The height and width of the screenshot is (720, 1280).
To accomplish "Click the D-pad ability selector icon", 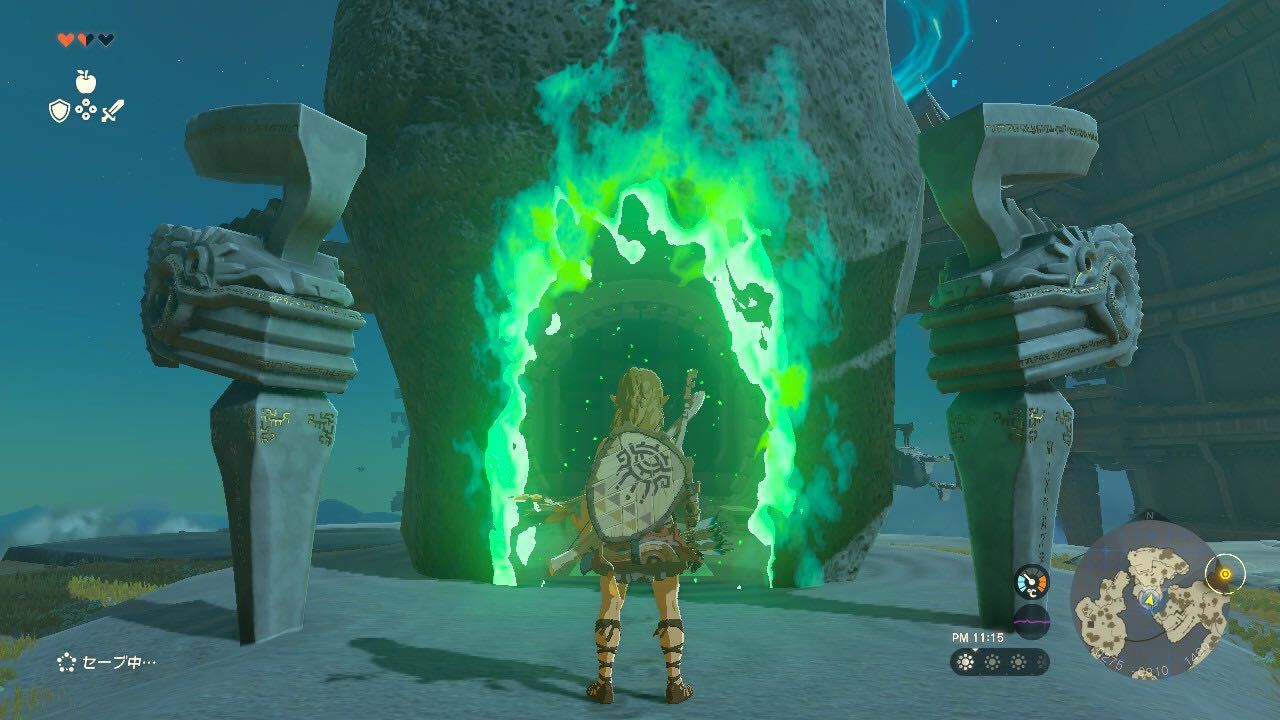I will (86, 109).
